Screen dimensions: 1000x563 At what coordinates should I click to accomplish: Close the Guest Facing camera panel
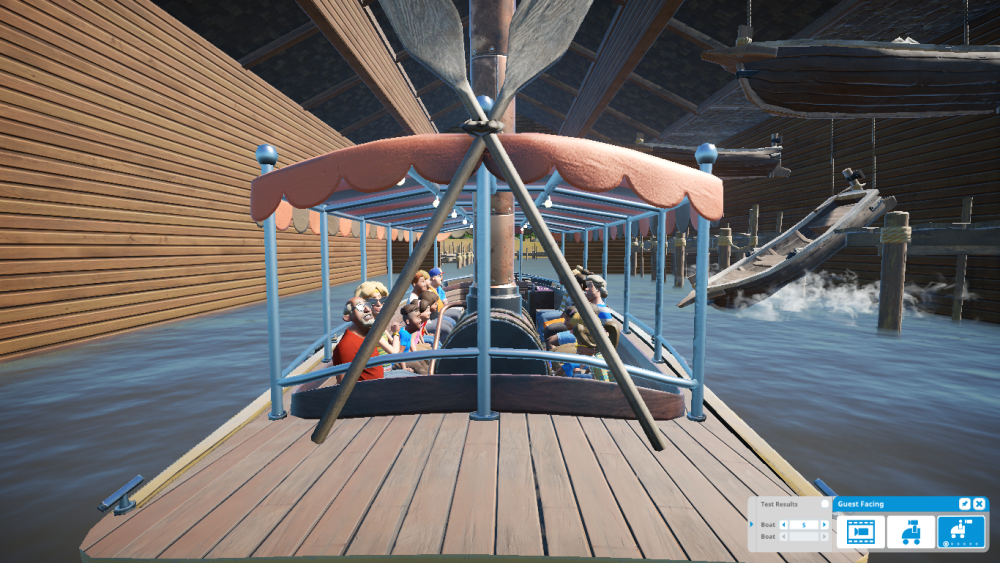coord(979,504)
